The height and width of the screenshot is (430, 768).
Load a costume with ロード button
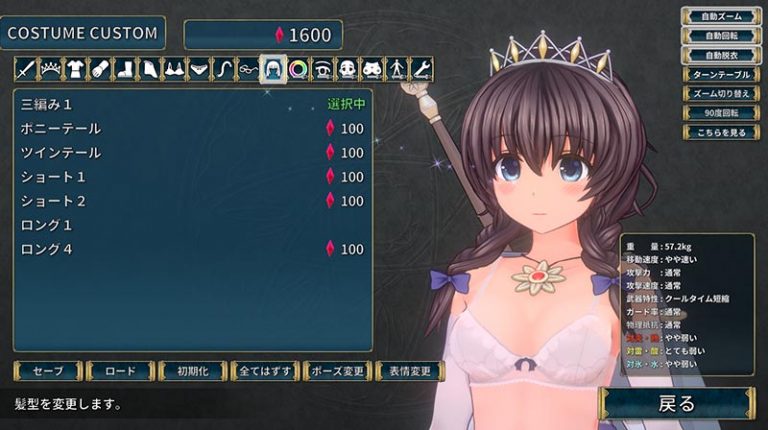pos(120,371)
